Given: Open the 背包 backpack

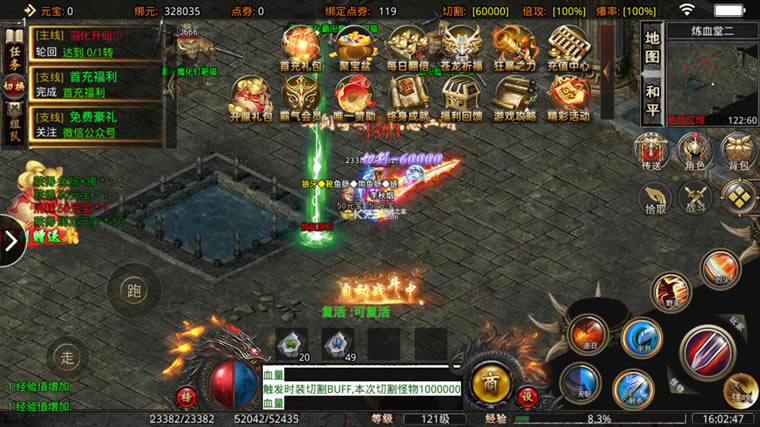Looking at the screenshot, I should [x=738, y=151].
